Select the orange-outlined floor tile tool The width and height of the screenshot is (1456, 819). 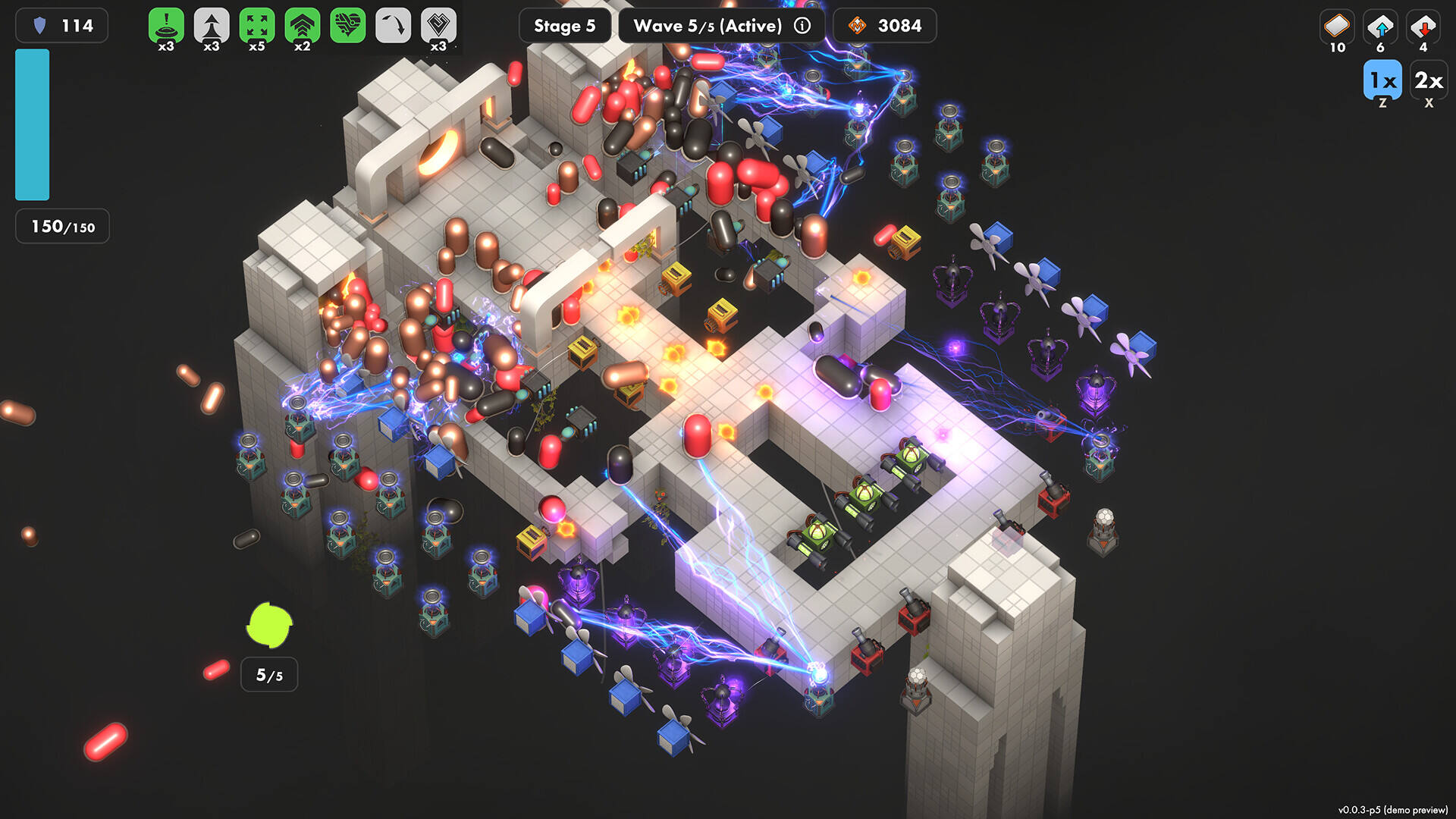tap(1337, 26)
